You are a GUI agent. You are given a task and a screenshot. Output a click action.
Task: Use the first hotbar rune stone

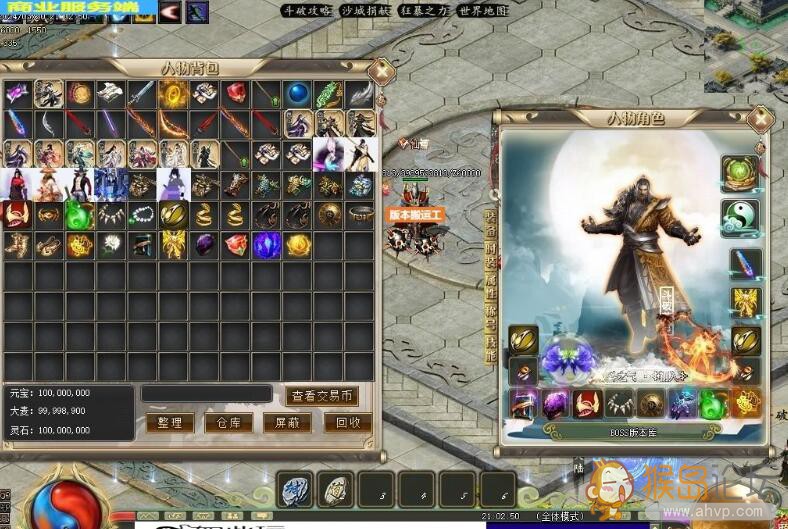tap(296, 490)
